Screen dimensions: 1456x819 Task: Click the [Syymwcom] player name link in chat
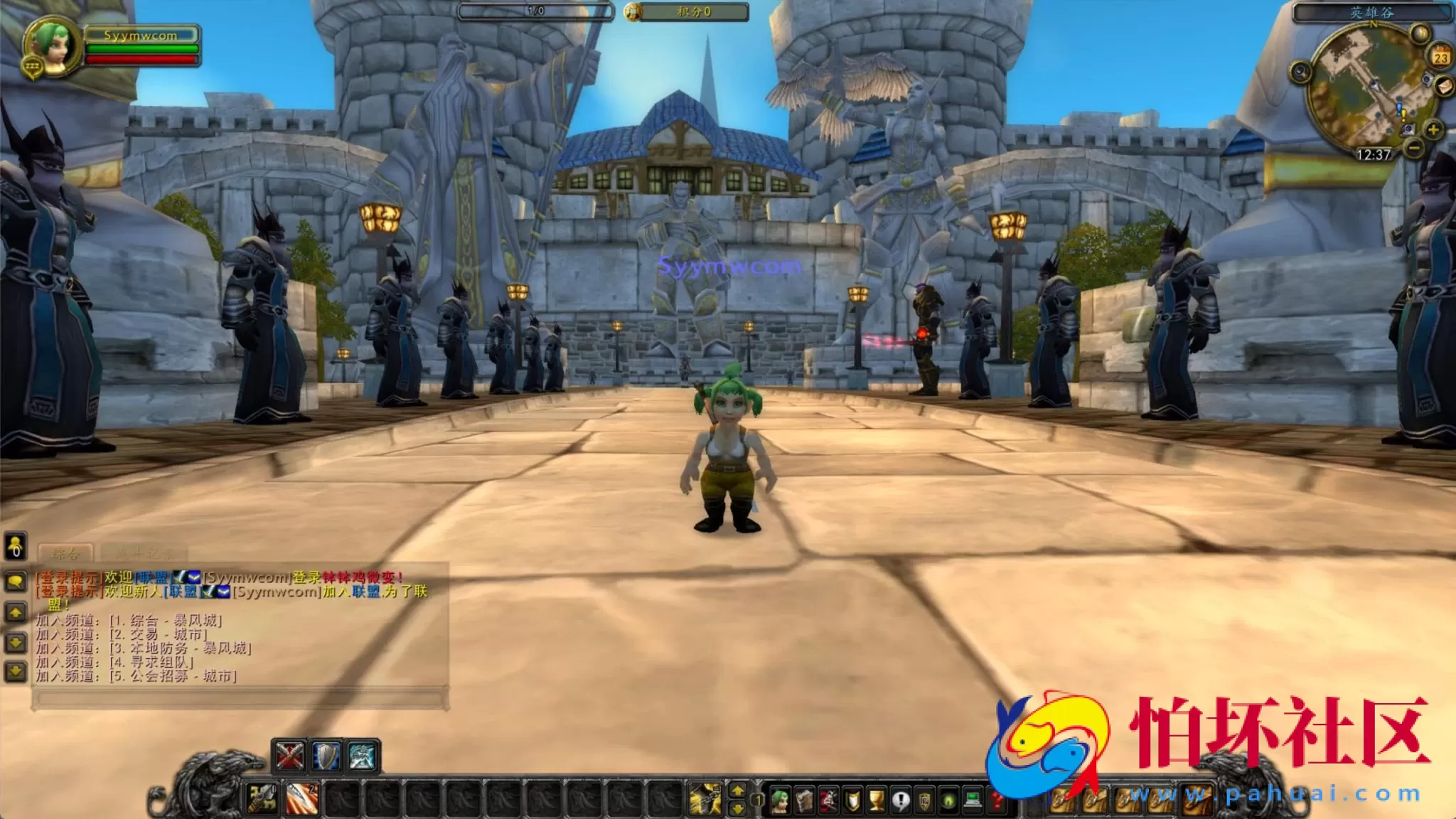[245, 577]
